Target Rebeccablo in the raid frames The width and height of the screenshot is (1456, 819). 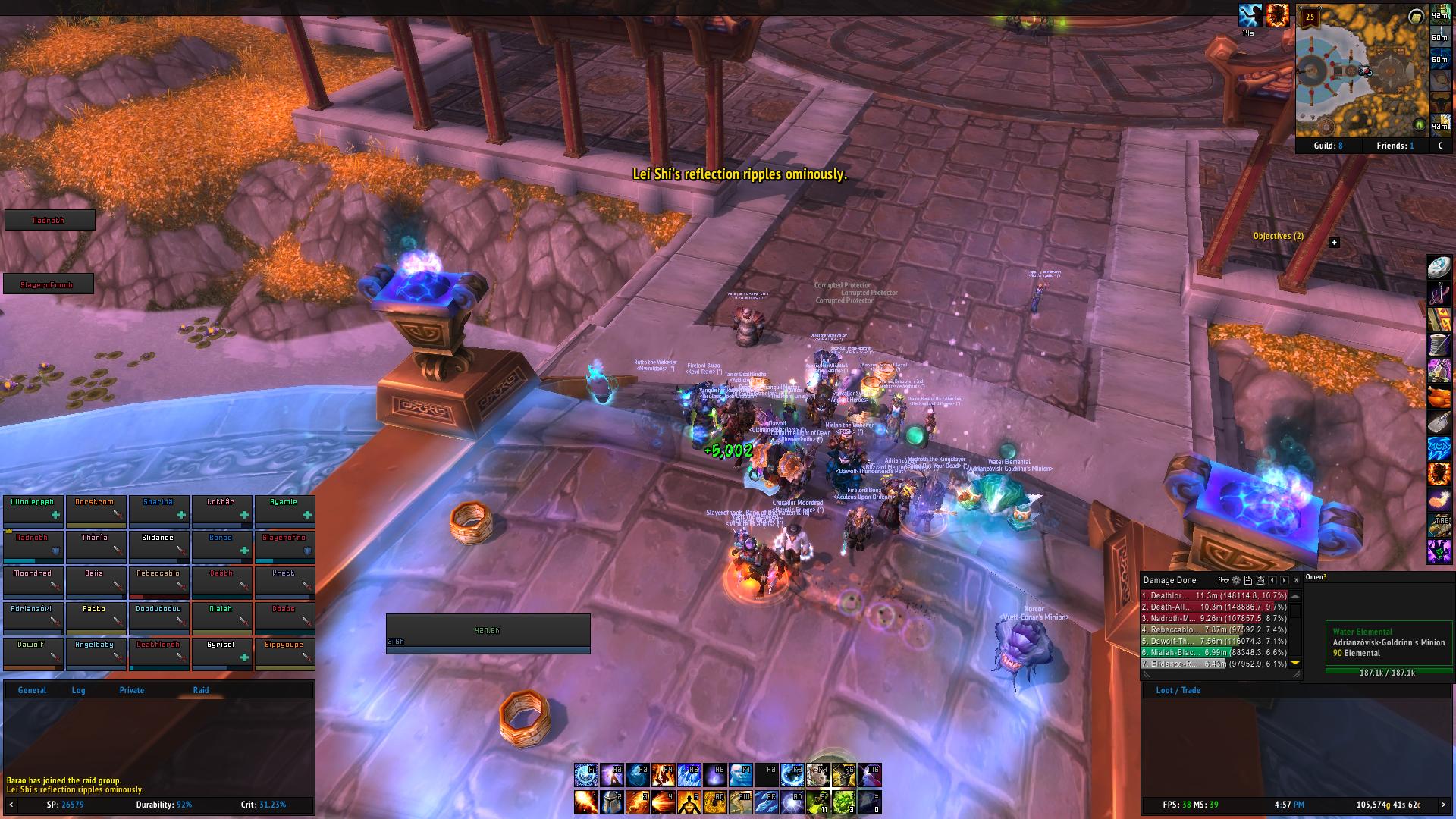[x=158, y=581]
